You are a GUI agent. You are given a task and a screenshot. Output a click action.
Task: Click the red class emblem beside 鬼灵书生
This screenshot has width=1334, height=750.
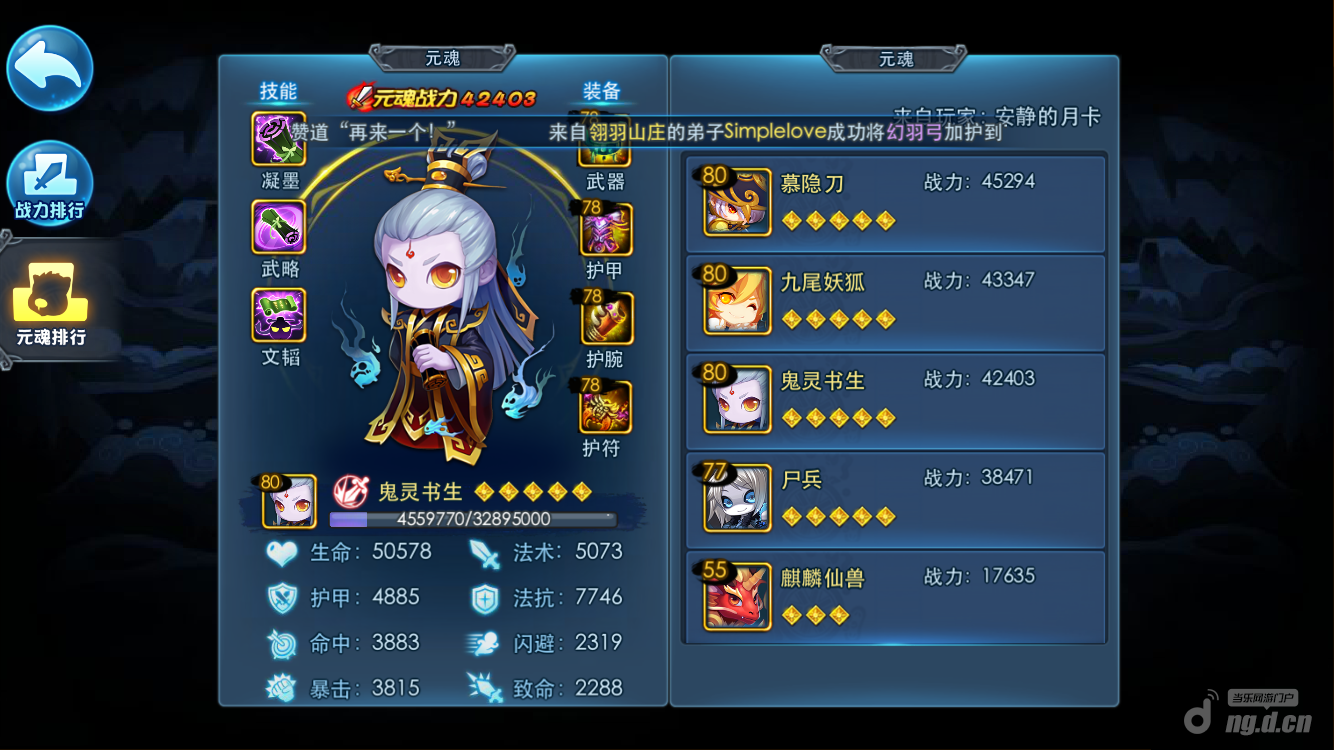tap(350, 492)
